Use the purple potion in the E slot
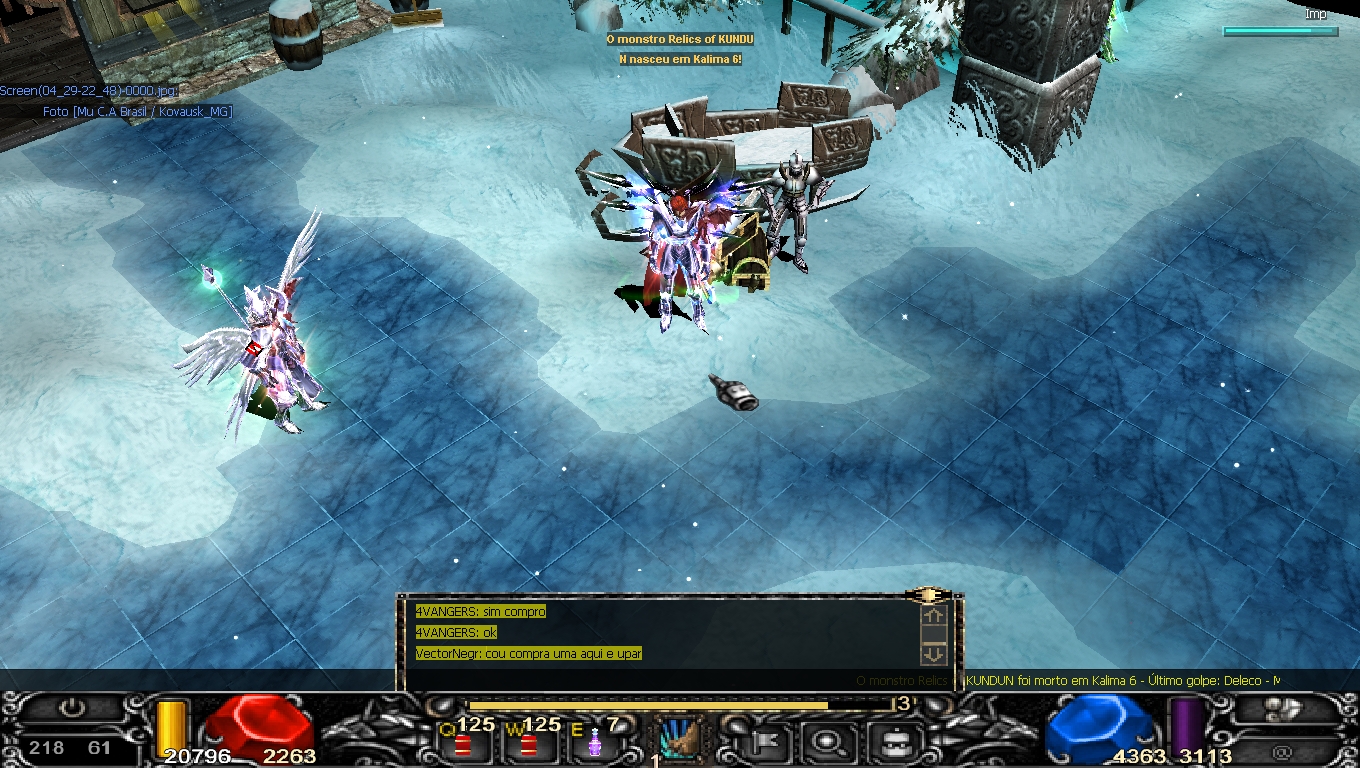The width and height of the screenshot is (1360, 768). click(594, 744)
